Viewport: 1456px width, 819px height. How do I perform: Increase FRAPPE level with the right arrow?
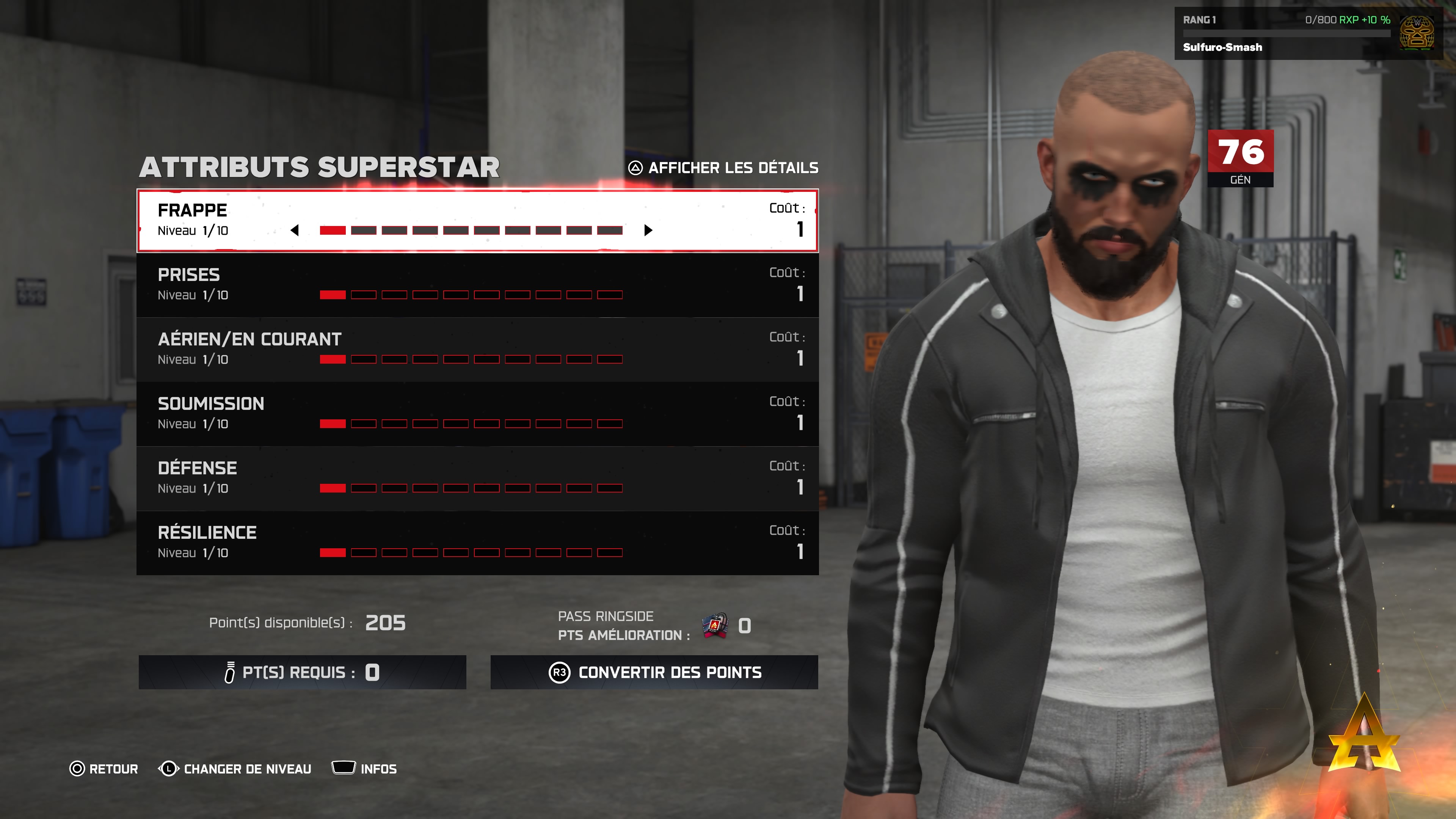648,230
